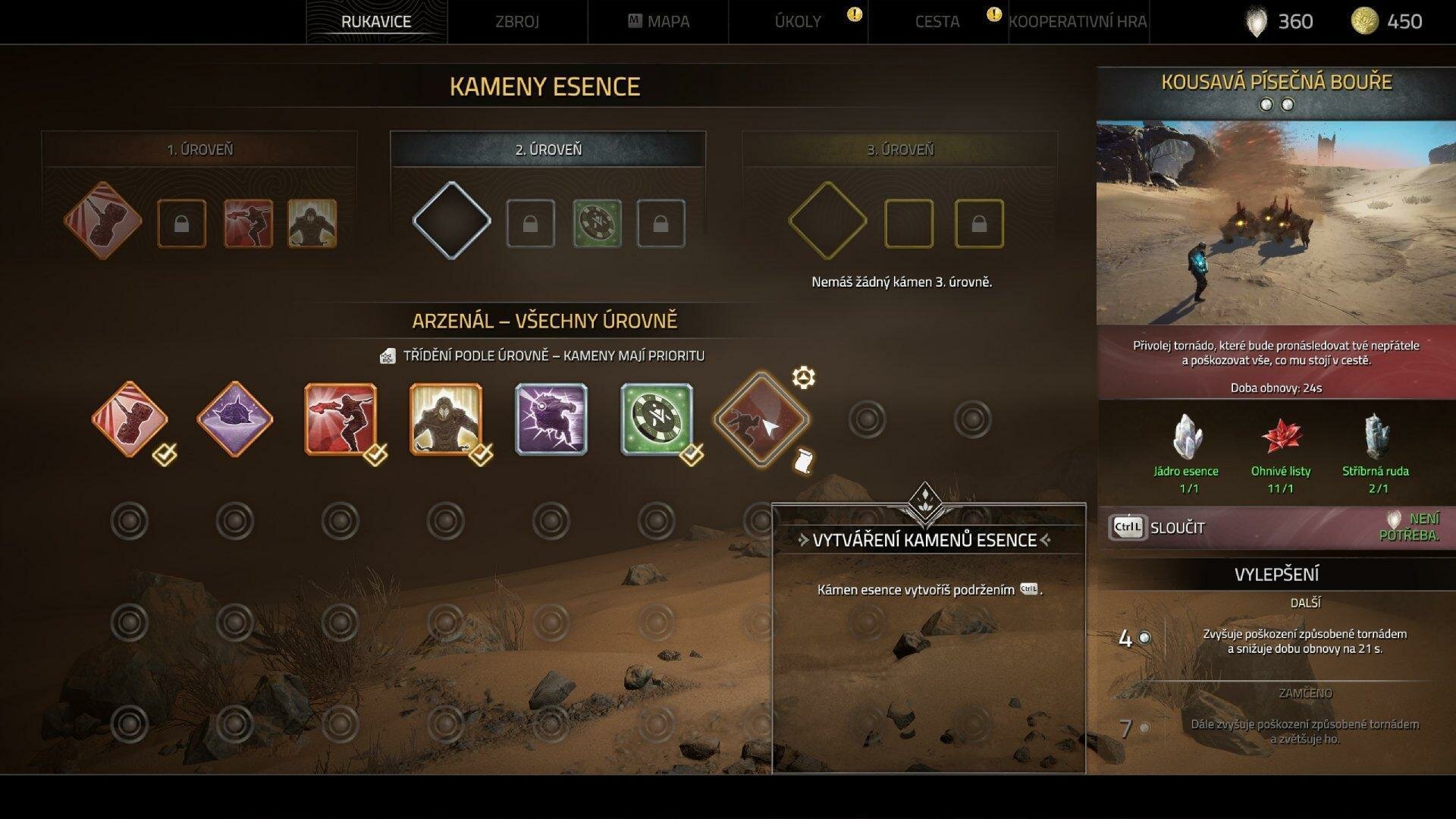Click the equipped green chip stone in tier 2

pyautogui.click(x=597, y=223)
